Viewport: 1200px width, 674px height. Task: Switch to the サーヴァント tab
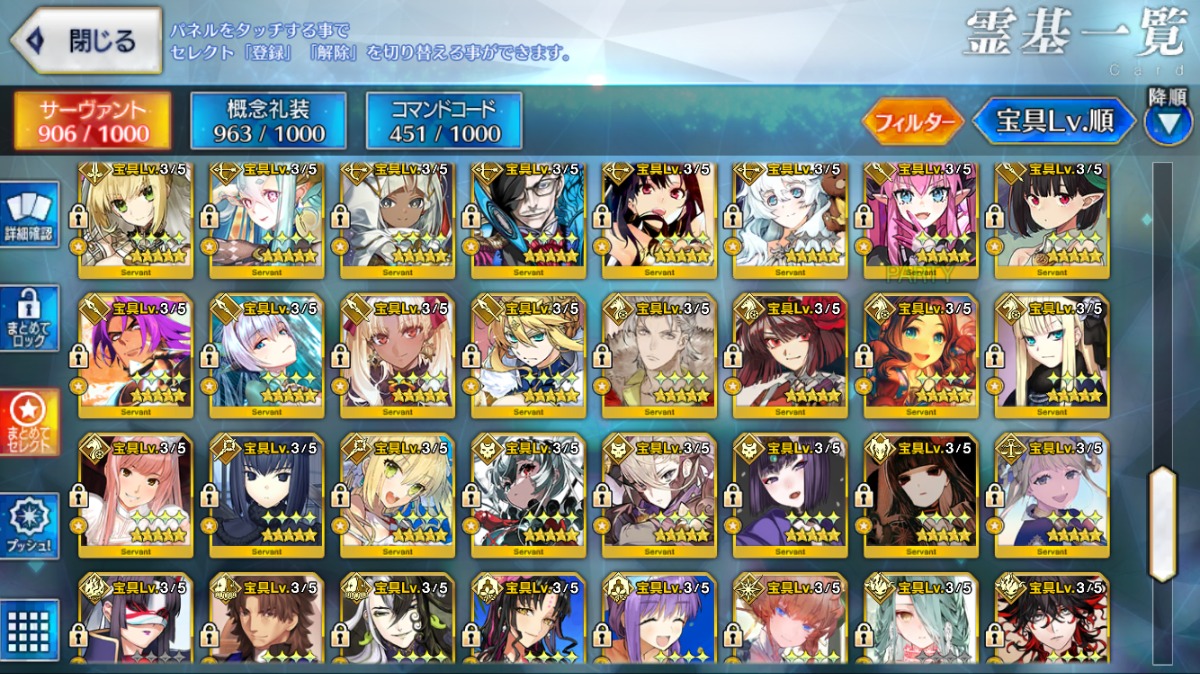92,122
